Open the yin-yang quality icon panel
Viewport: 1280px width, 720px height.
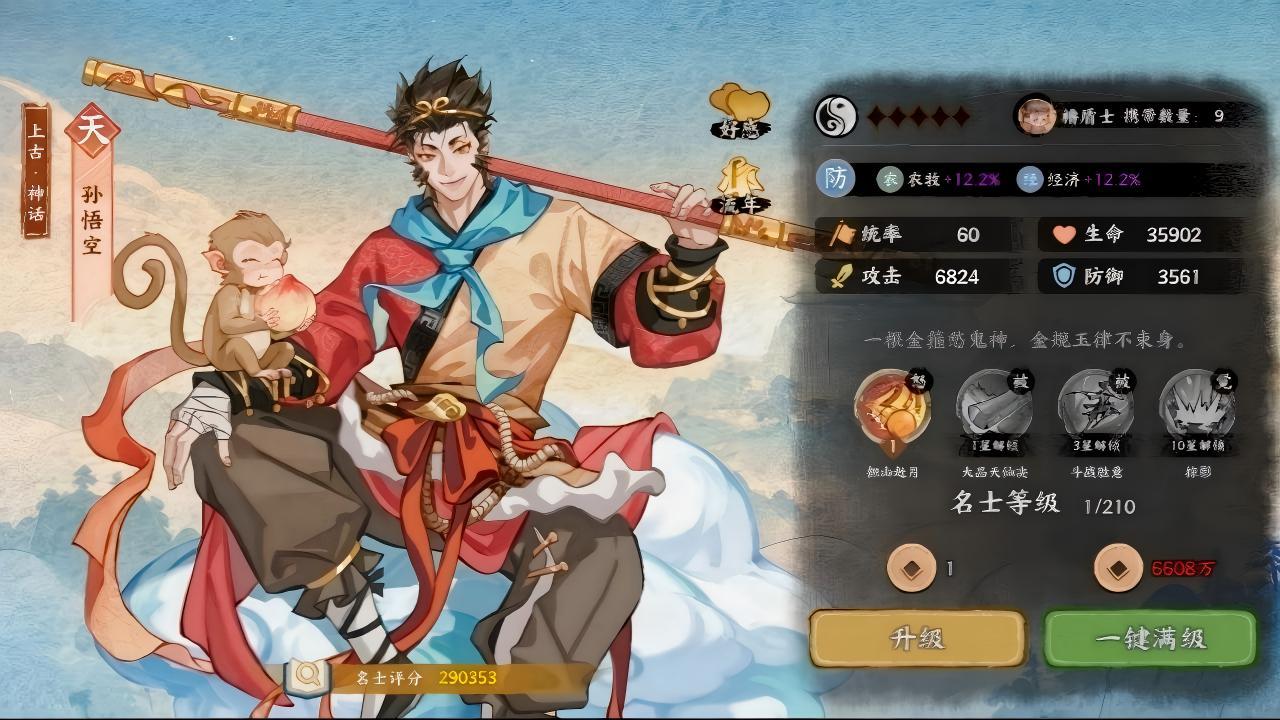coord(835,114)
